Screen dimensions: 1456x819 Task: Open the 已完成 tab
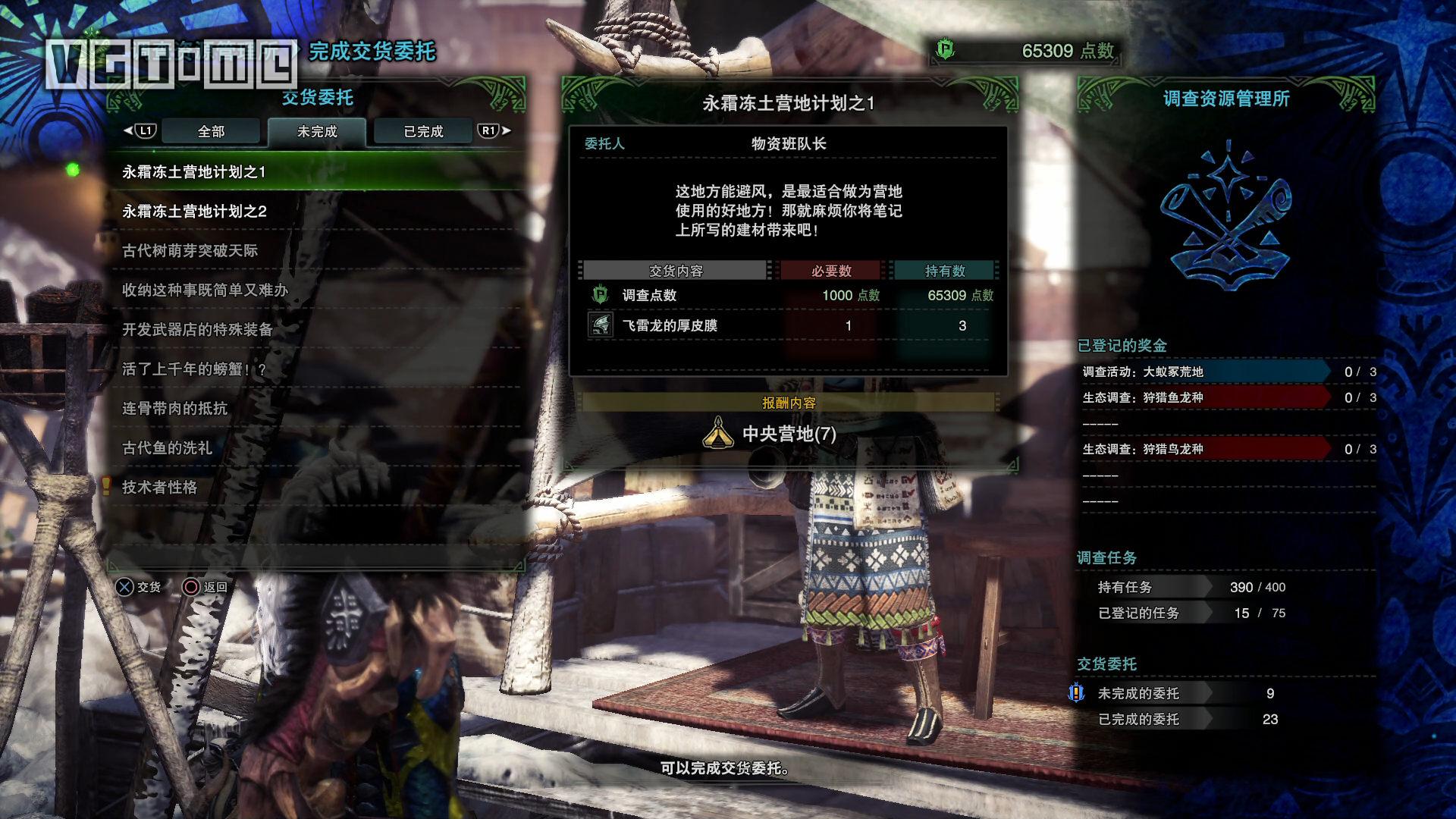[423, 132]
